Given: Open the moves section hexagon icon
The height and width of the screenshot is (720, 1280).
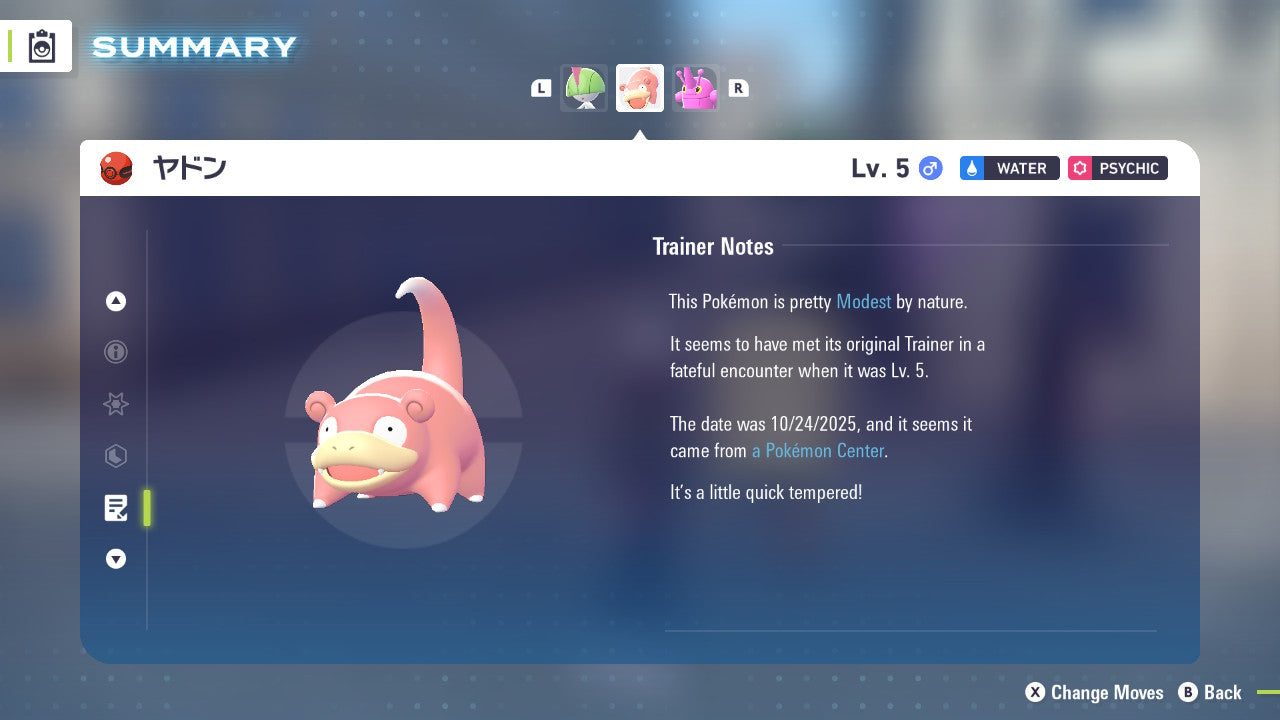Looking at the screenshot, I should coord(116,456).
